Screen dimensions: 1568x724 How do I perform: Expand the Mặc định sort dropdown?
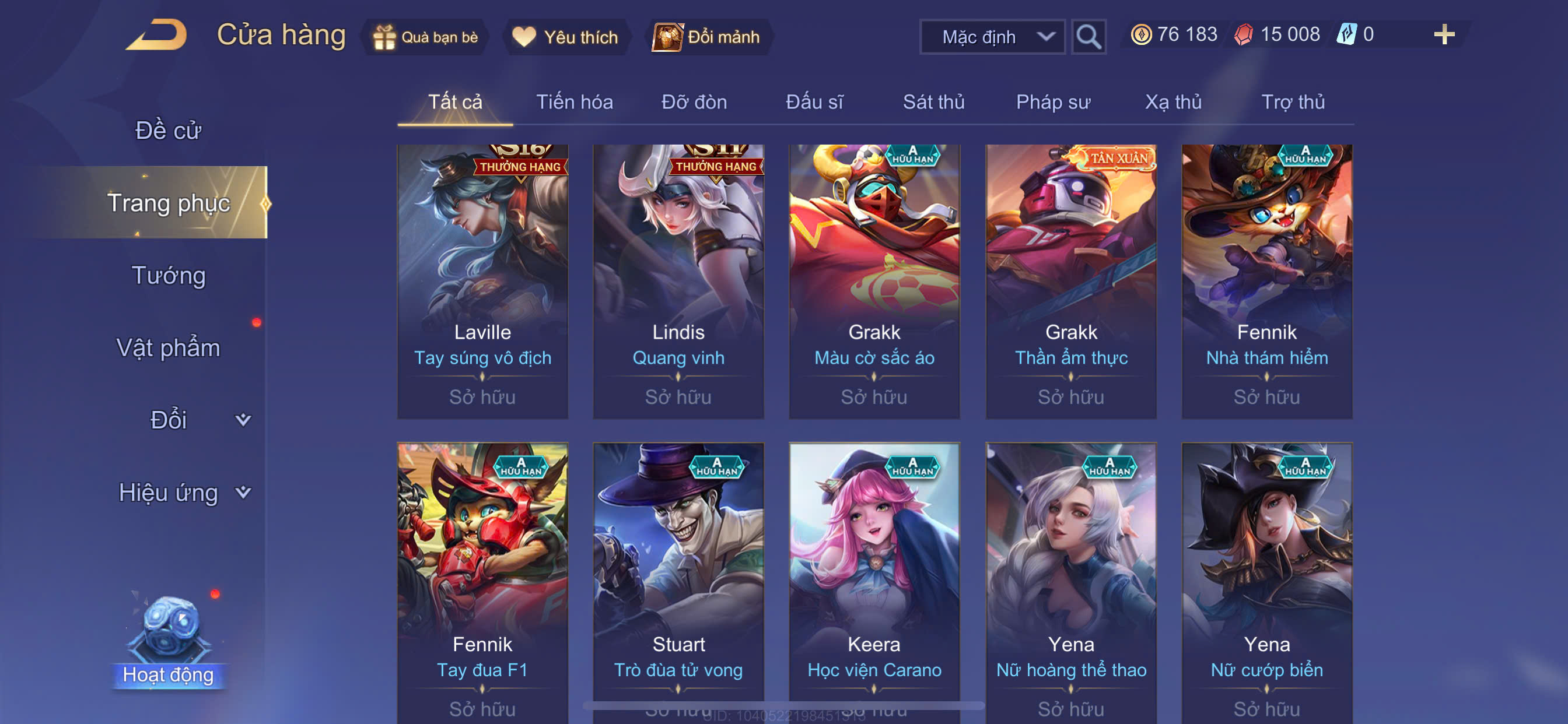992,37
